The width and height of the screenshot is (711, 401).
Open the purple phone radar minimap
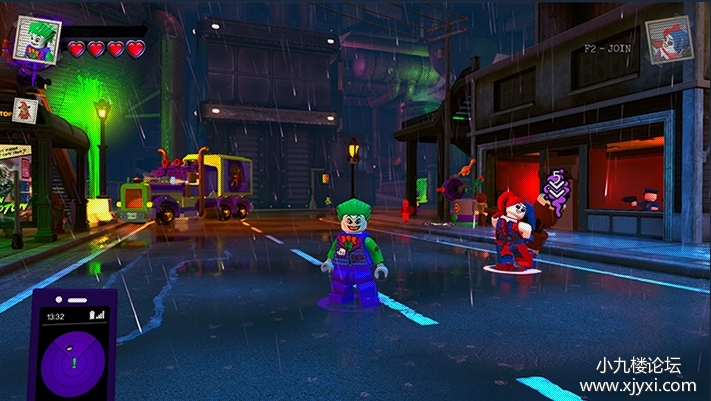(72, 346)
